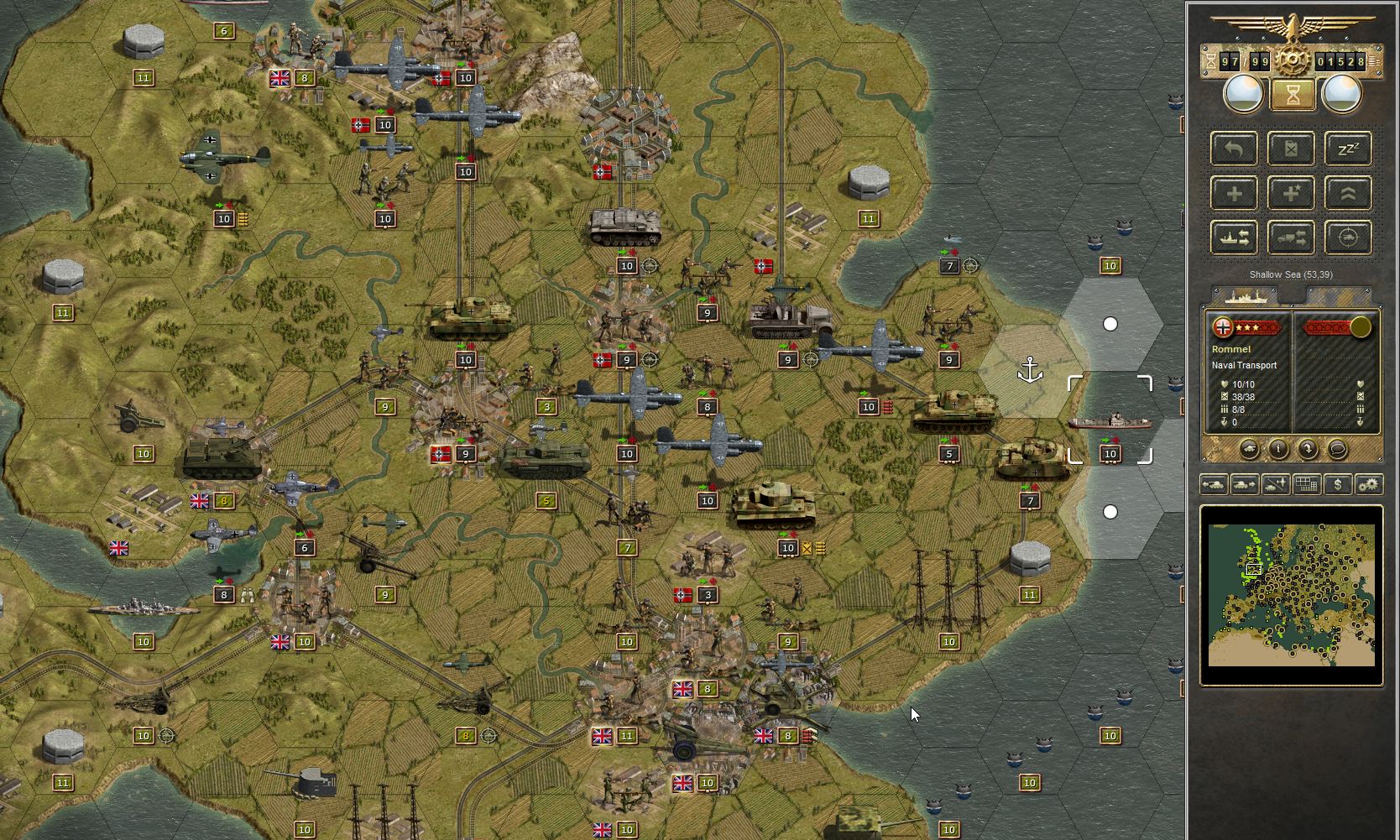Switch between air and ground units

click(x=1274, y=485)
